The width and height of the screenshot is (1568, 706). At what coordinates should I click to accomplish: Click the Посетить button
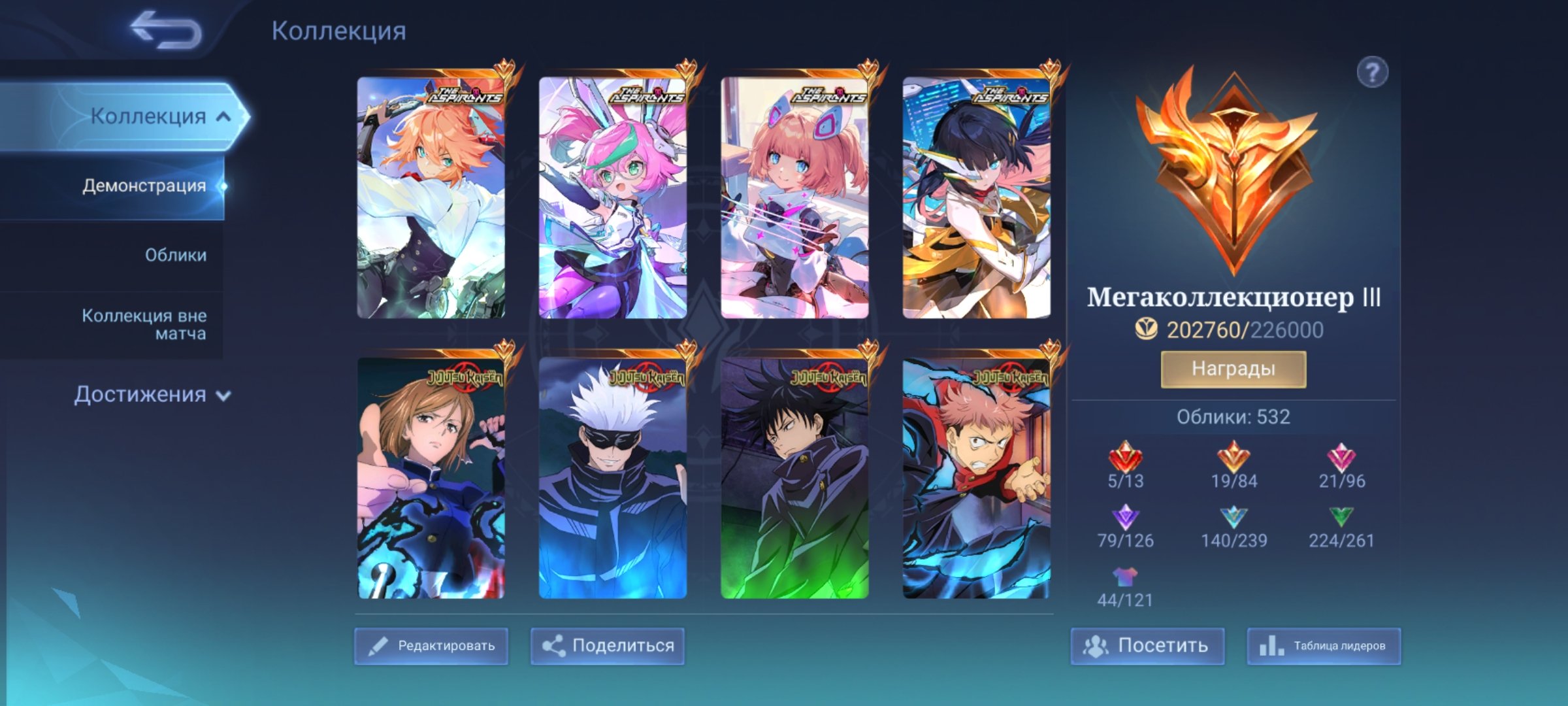1147,646
